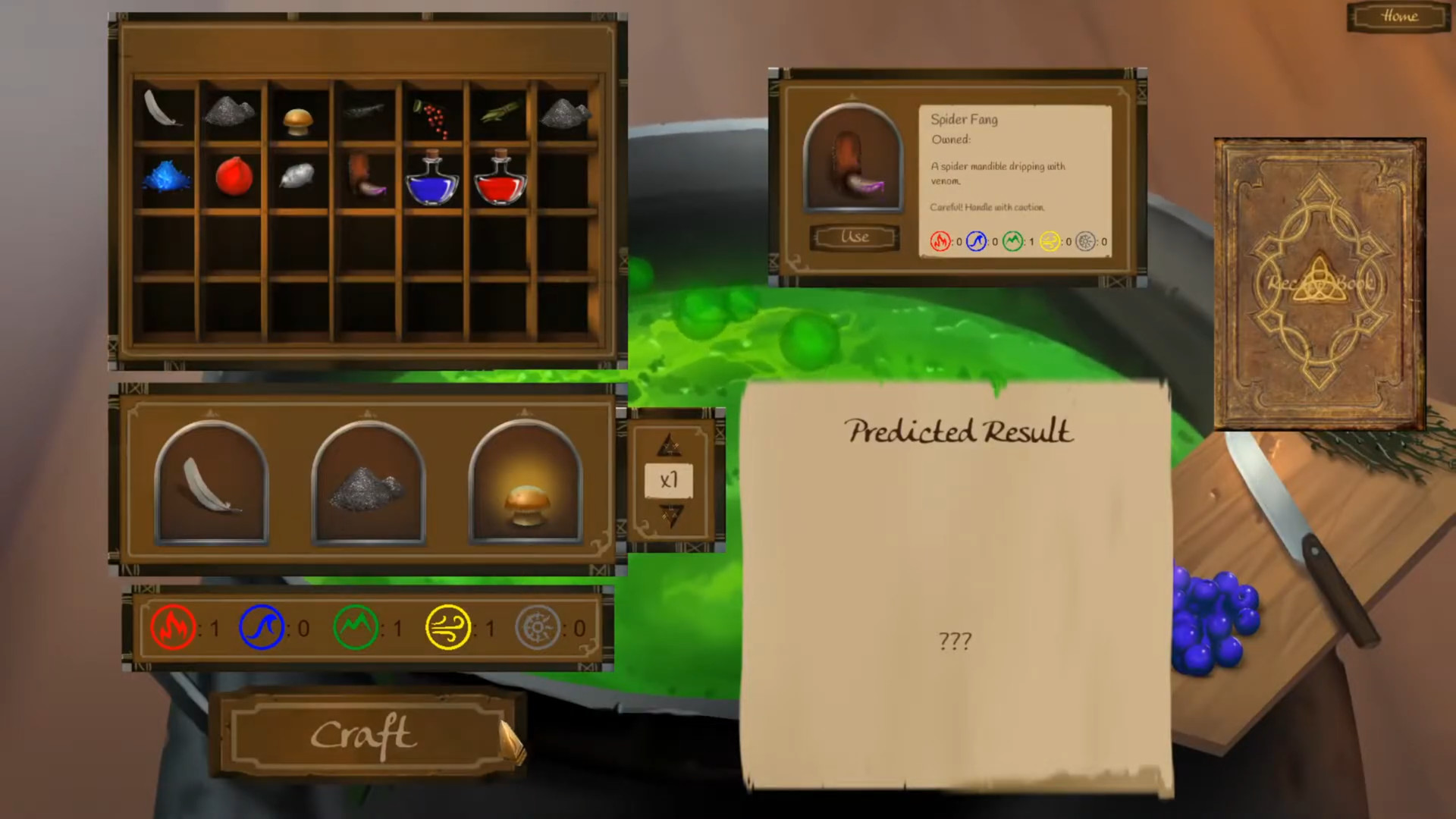Increase quantity with the up arrow

(668, 444)
